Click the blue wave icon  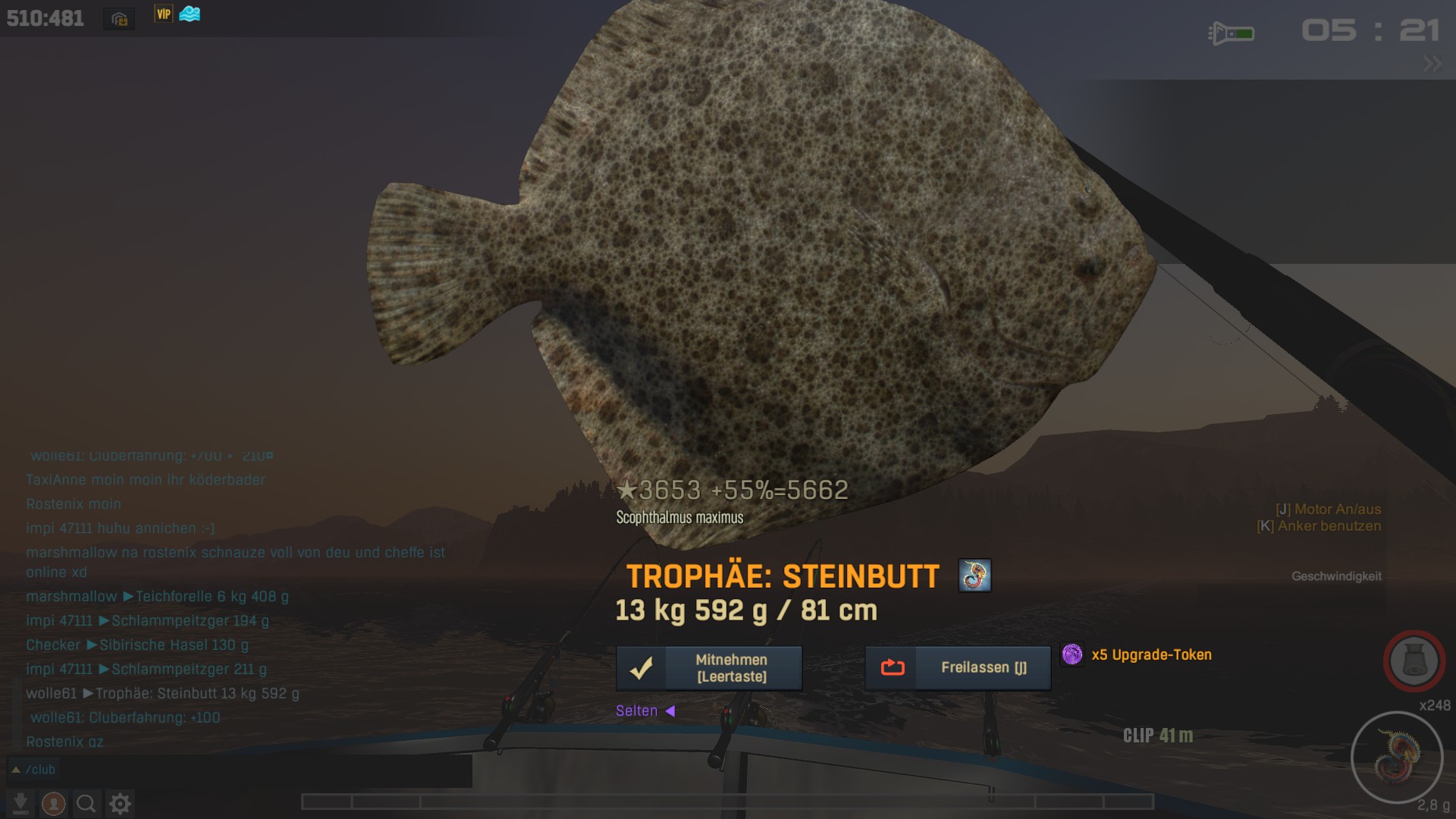(190, 14)
